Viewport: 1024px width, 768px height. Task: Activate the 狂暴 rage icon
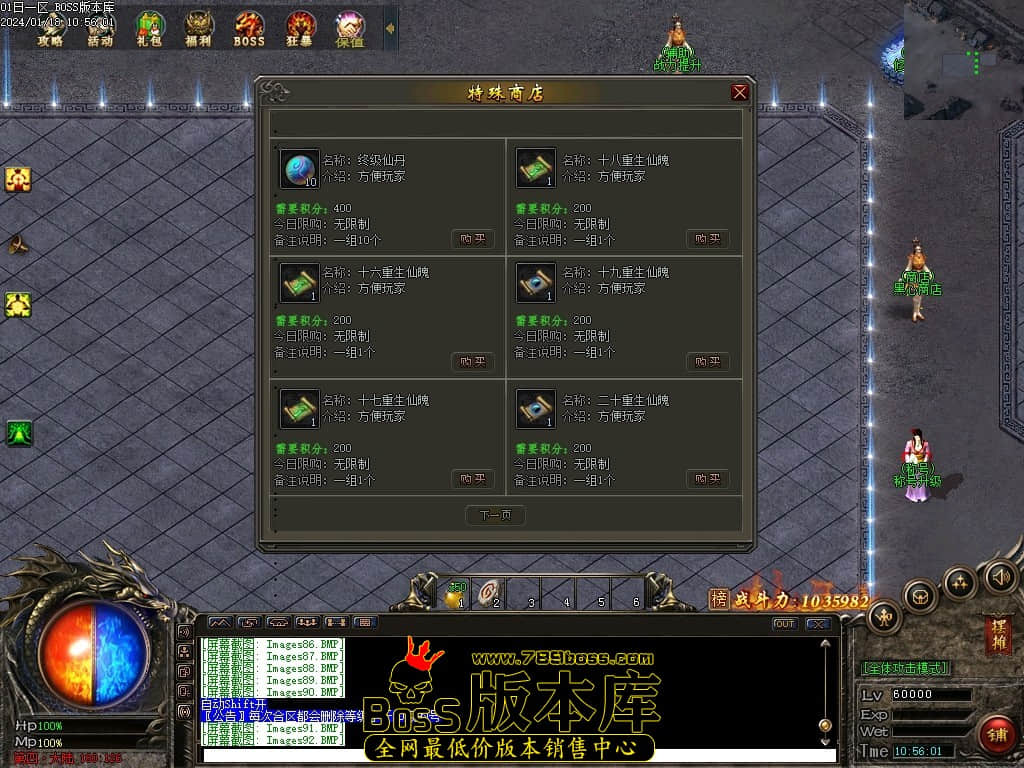pyautogui.click(x=300, y=29)
